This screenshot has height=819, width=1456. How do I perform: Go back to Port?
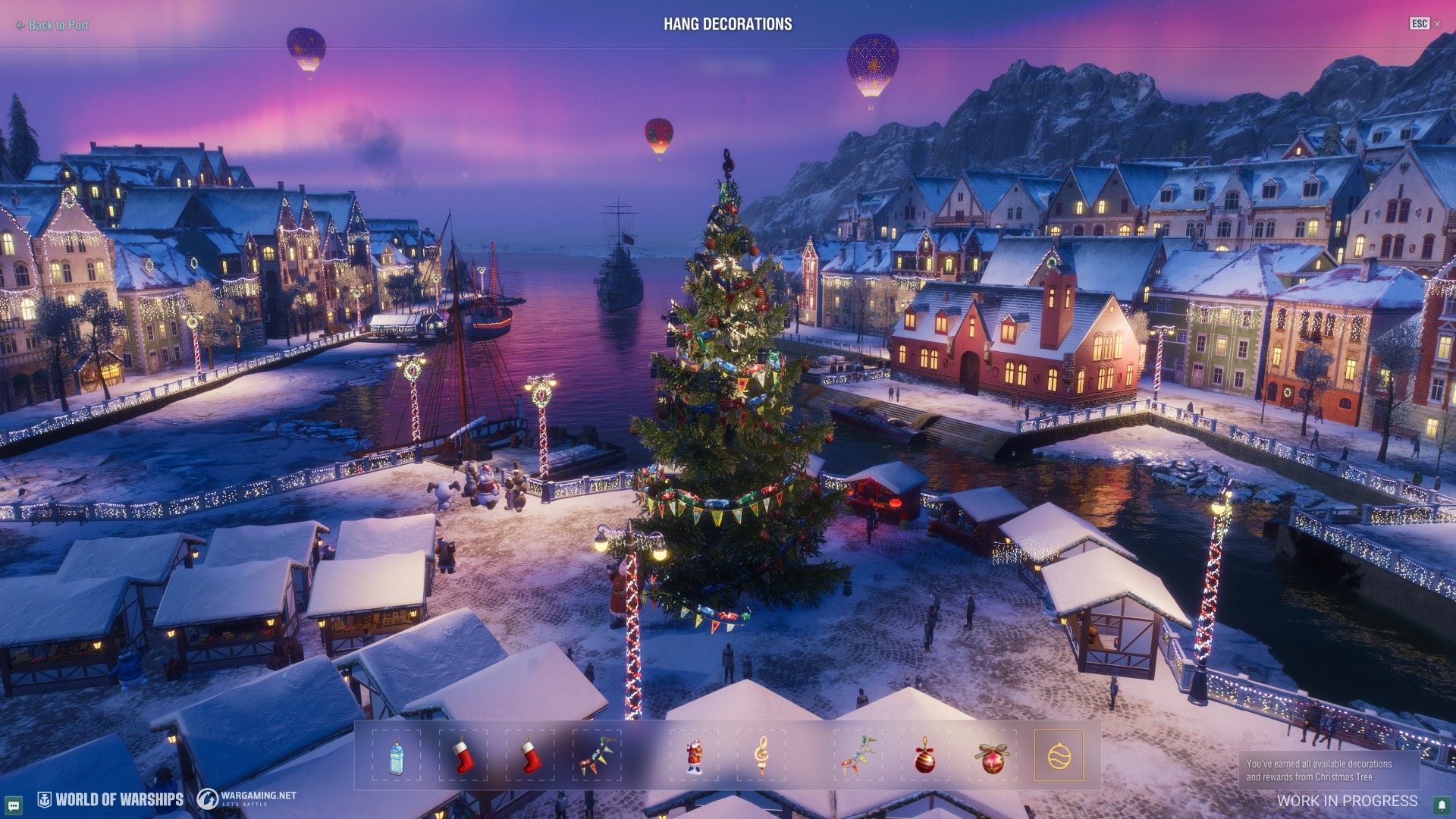[x=53, y=25]
